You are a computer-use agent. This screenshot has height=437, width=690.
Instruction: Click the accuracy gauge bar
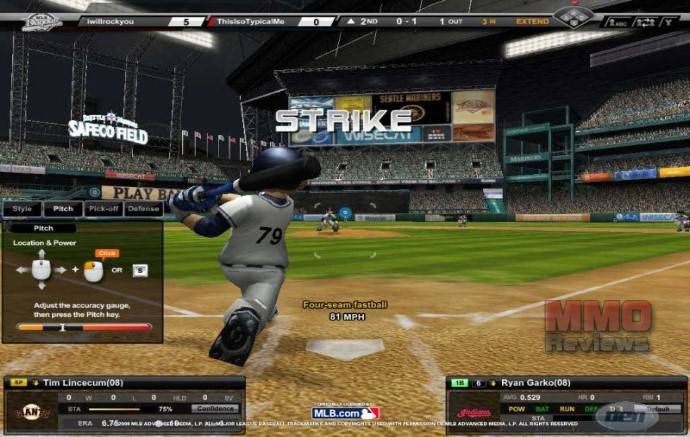tap(84, 326)
